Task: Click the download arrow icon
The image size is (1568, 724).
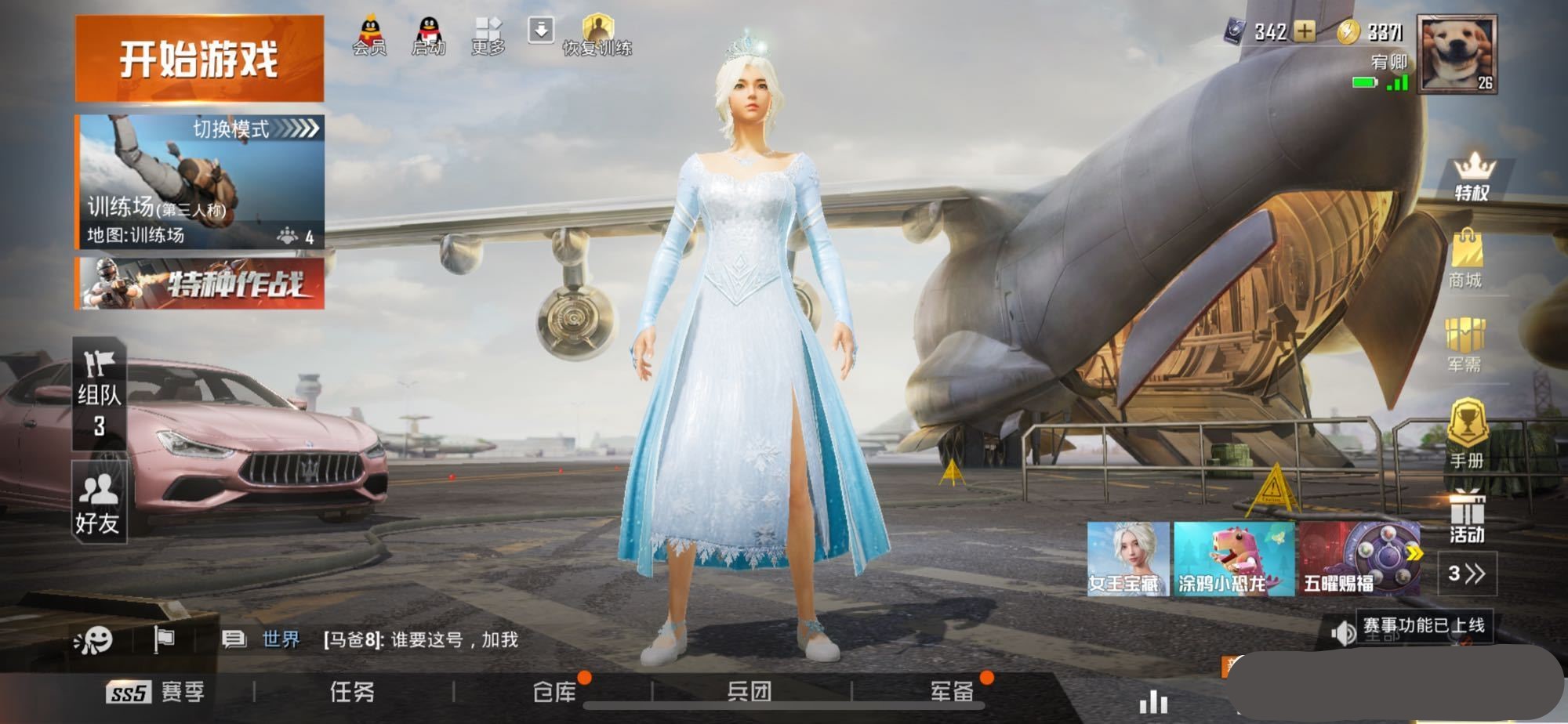Action: point(541,31)
